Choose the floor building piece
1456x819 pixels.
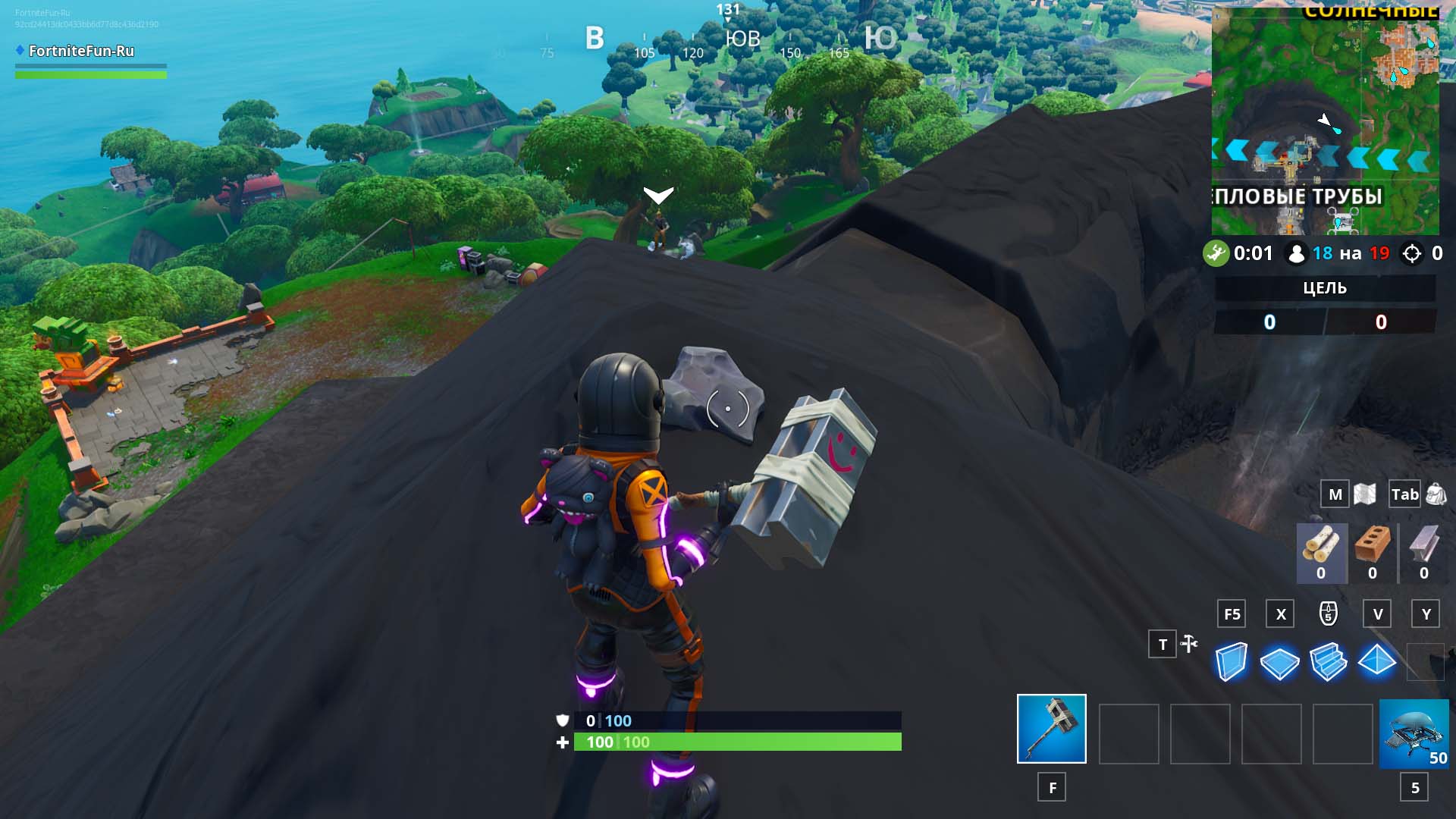coord(1279,662)
